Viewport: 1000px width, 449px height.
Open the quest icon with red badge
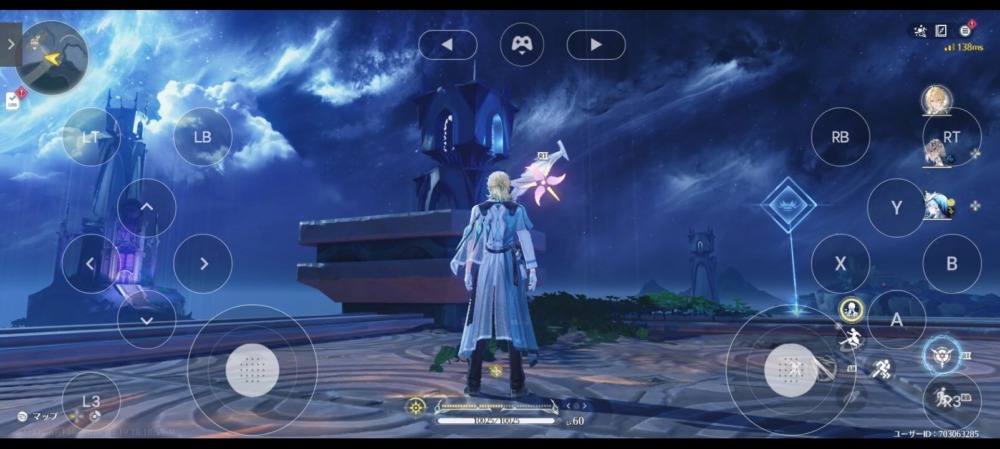point(14,99)
